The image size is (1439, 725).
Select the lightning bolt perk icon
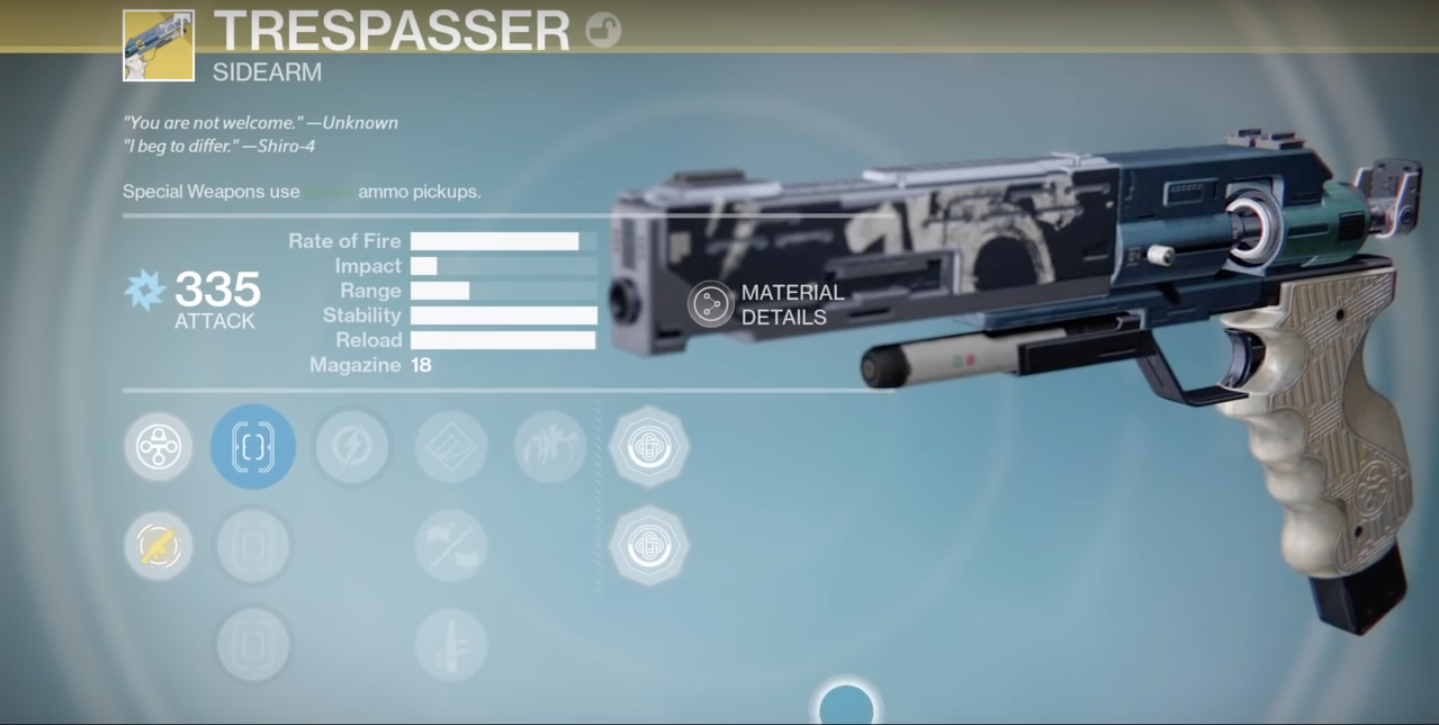(352, 447)
